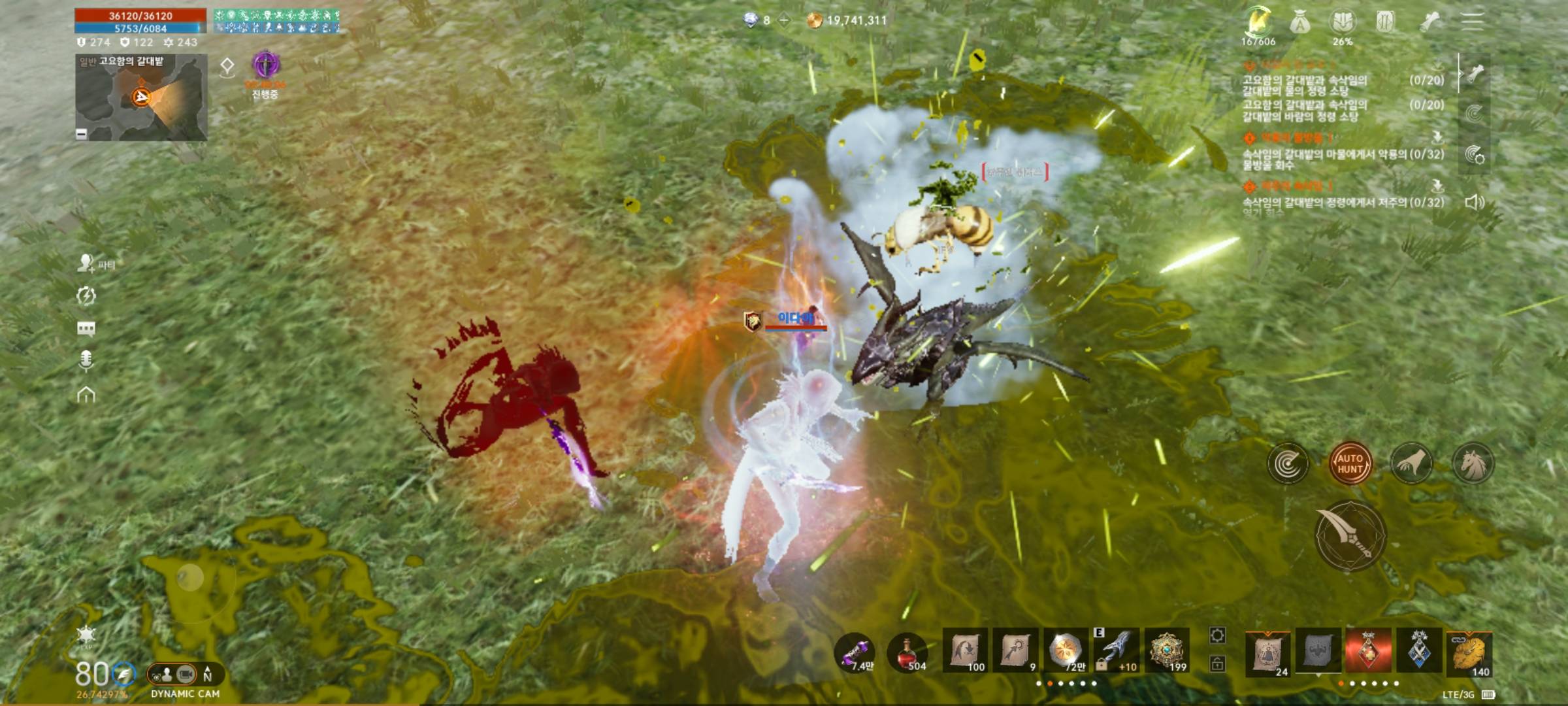Click the shield icon showing 26%

pyautogui.click(x=1344, y=21)
